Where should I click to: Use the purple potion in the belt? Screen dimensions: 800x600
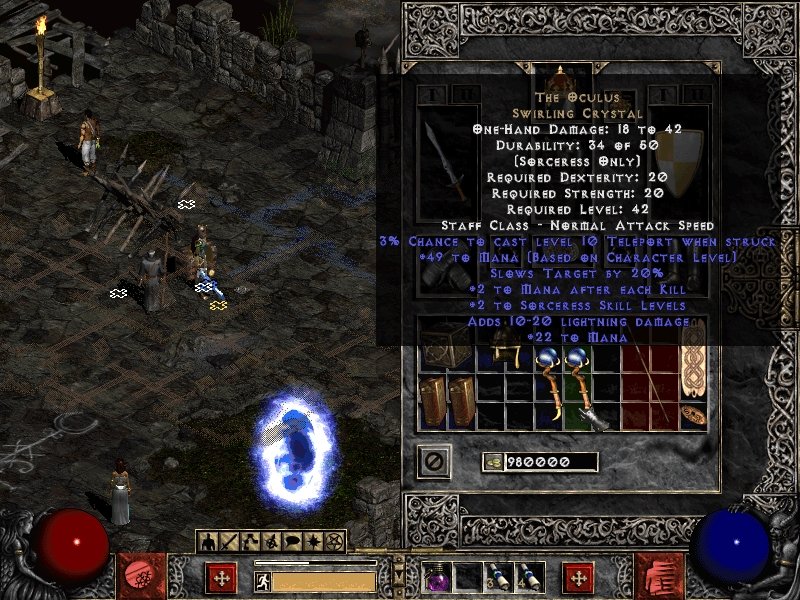(438, 577)
